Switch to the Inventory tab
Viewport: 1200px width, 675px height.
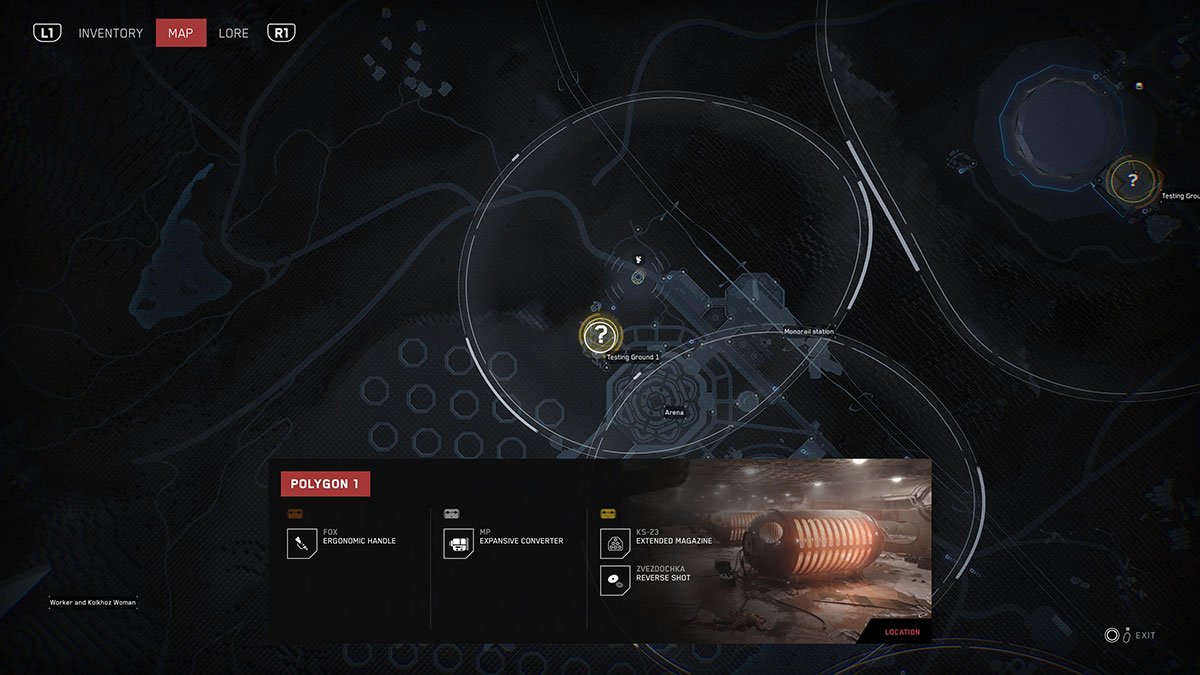tap(110, 33)
